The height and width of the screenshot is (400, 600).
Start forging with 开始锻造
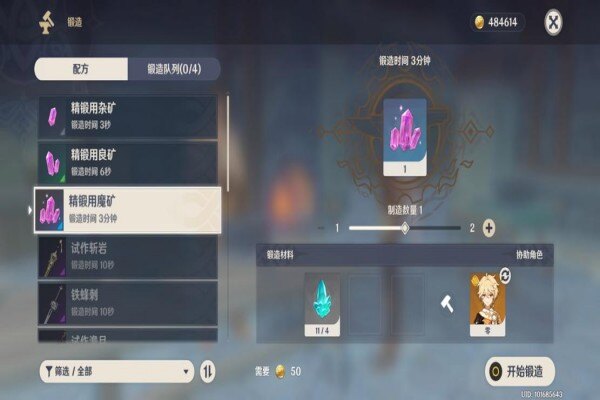520,371
